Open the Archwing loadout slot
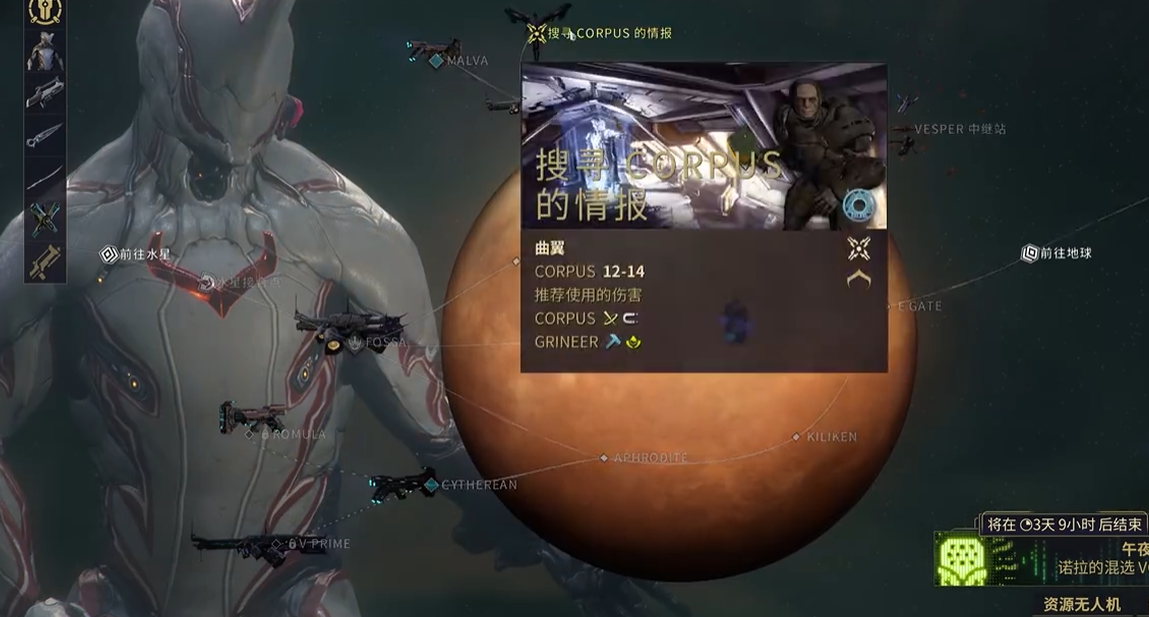1149x617 pixels. point(44,218)
